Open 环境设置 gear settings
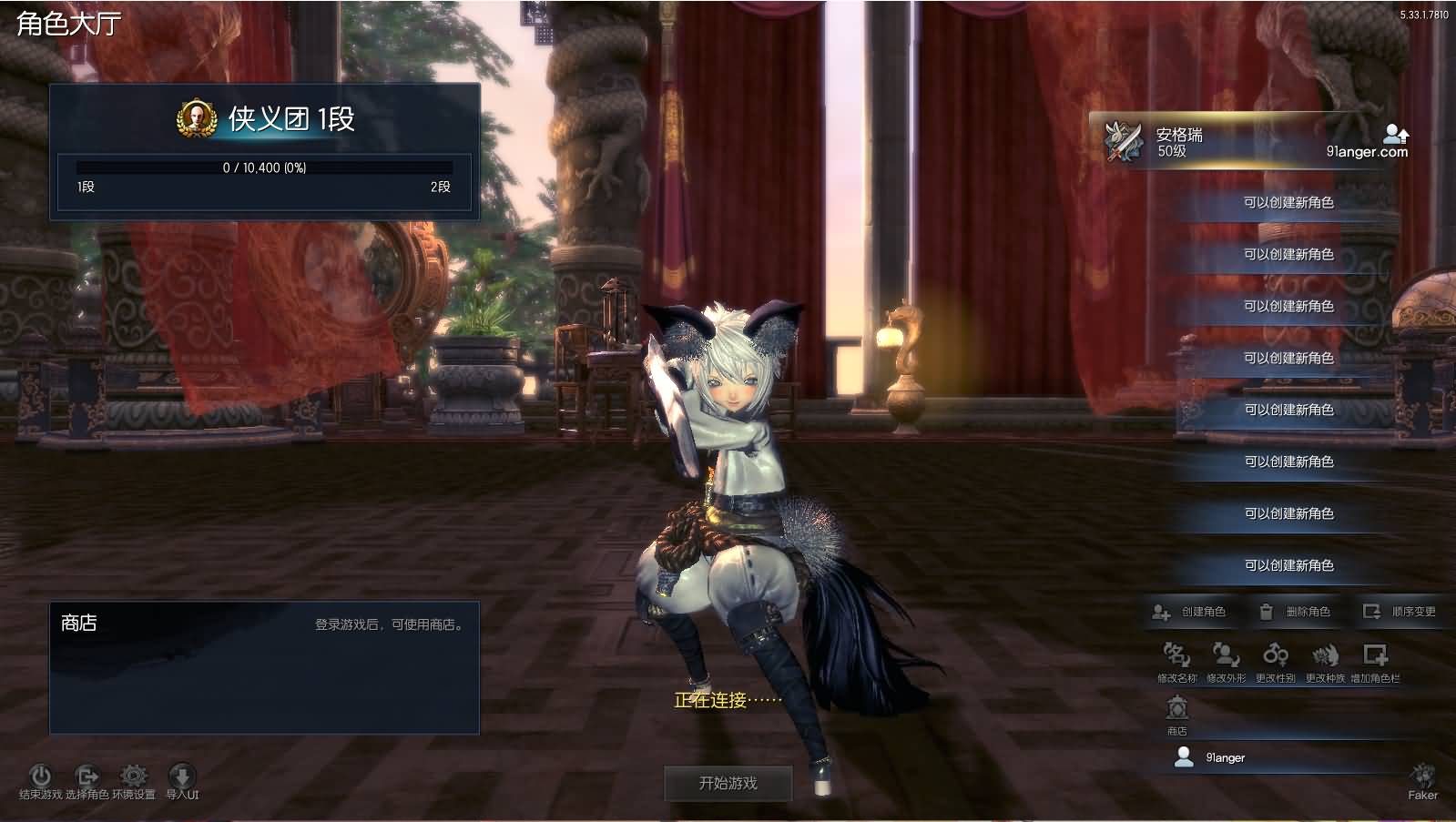The height and width of the screenshot is (822, 1456). pyautogui.click(x=134, y=776)
